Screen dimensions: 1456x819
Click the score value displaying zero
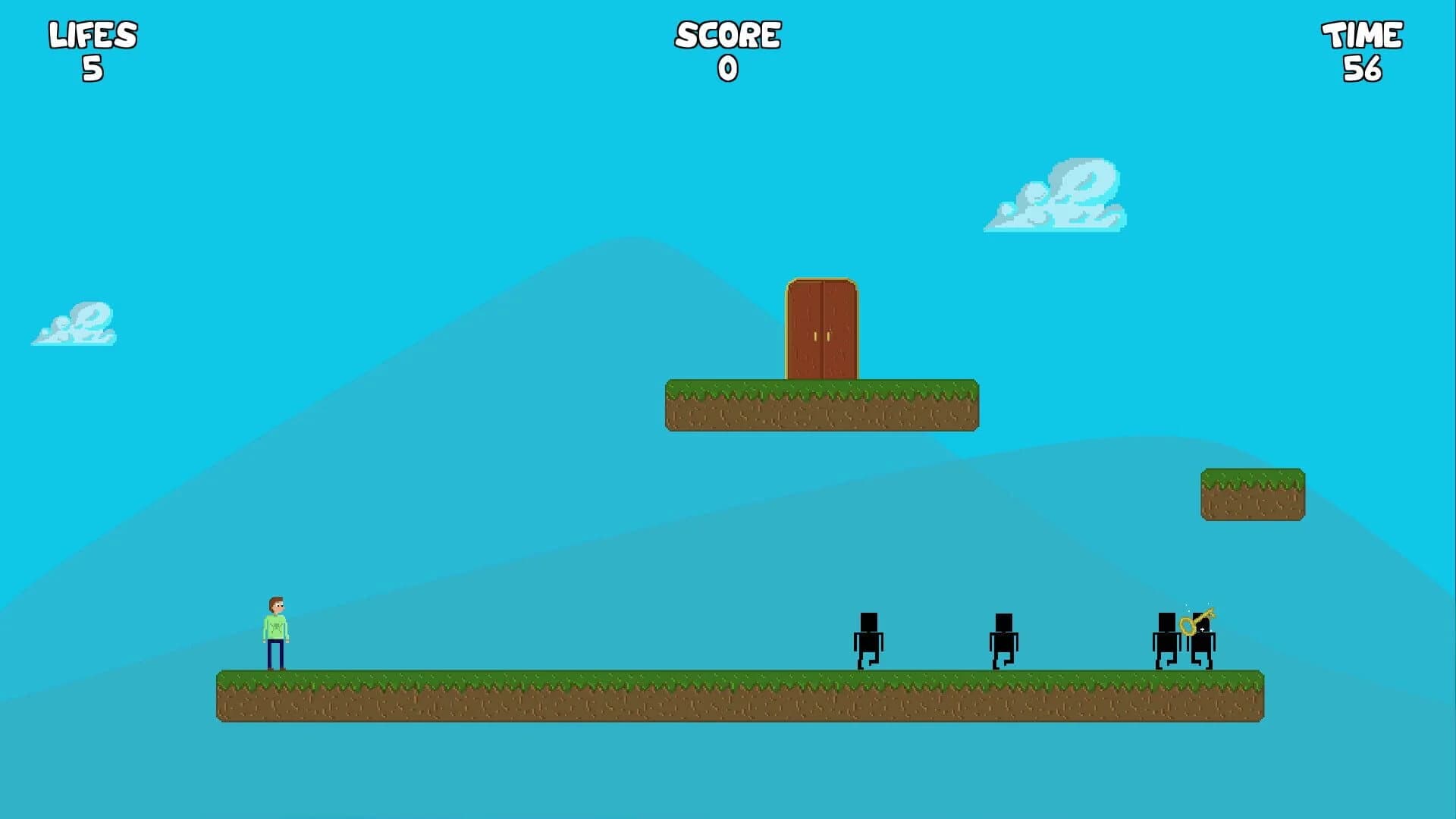click(x=726, y=68)
